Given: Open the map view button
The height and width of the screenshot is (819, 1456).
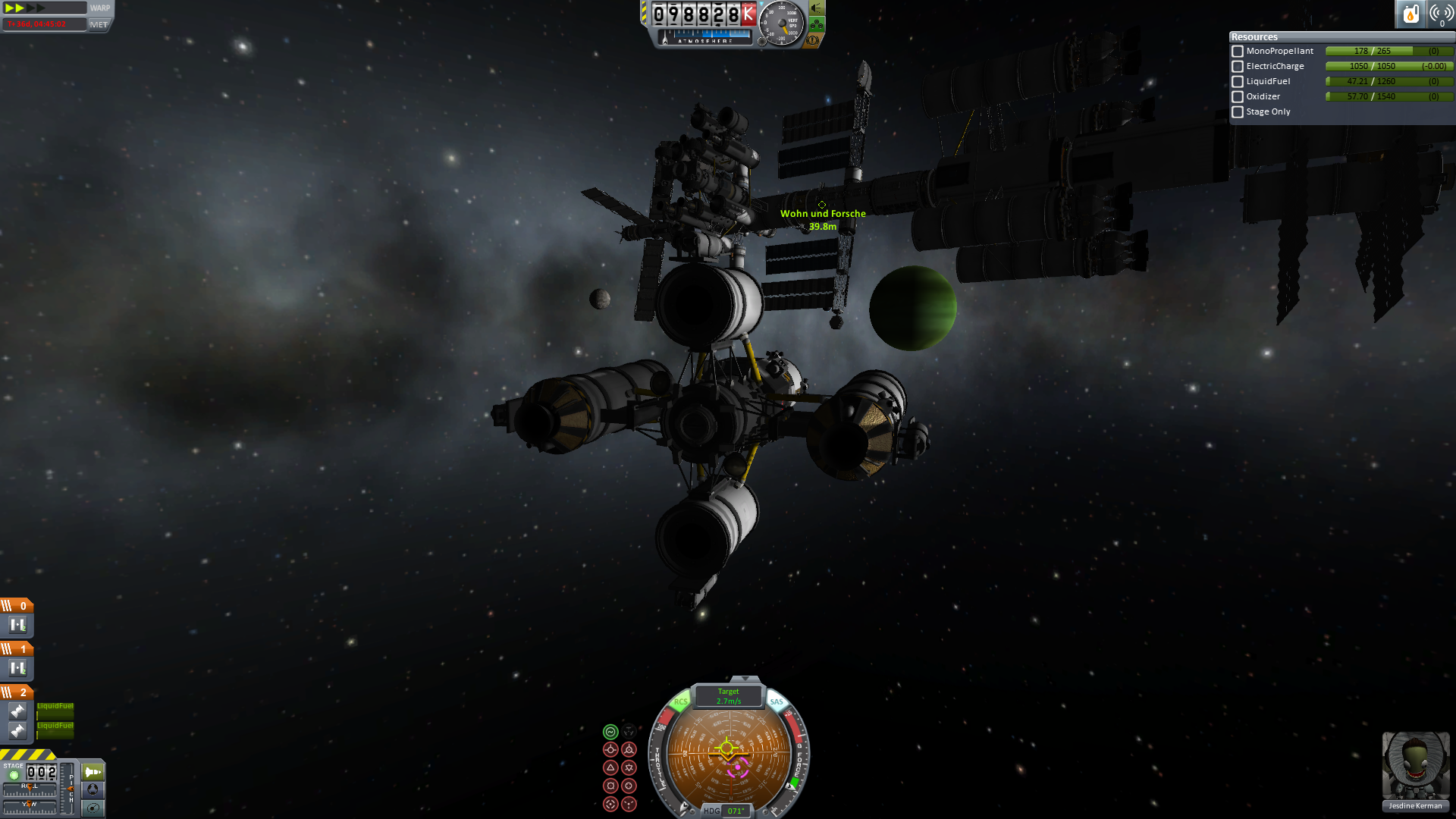Looking at the screenshot, I should pyautogui.click(x=93, y=808).
